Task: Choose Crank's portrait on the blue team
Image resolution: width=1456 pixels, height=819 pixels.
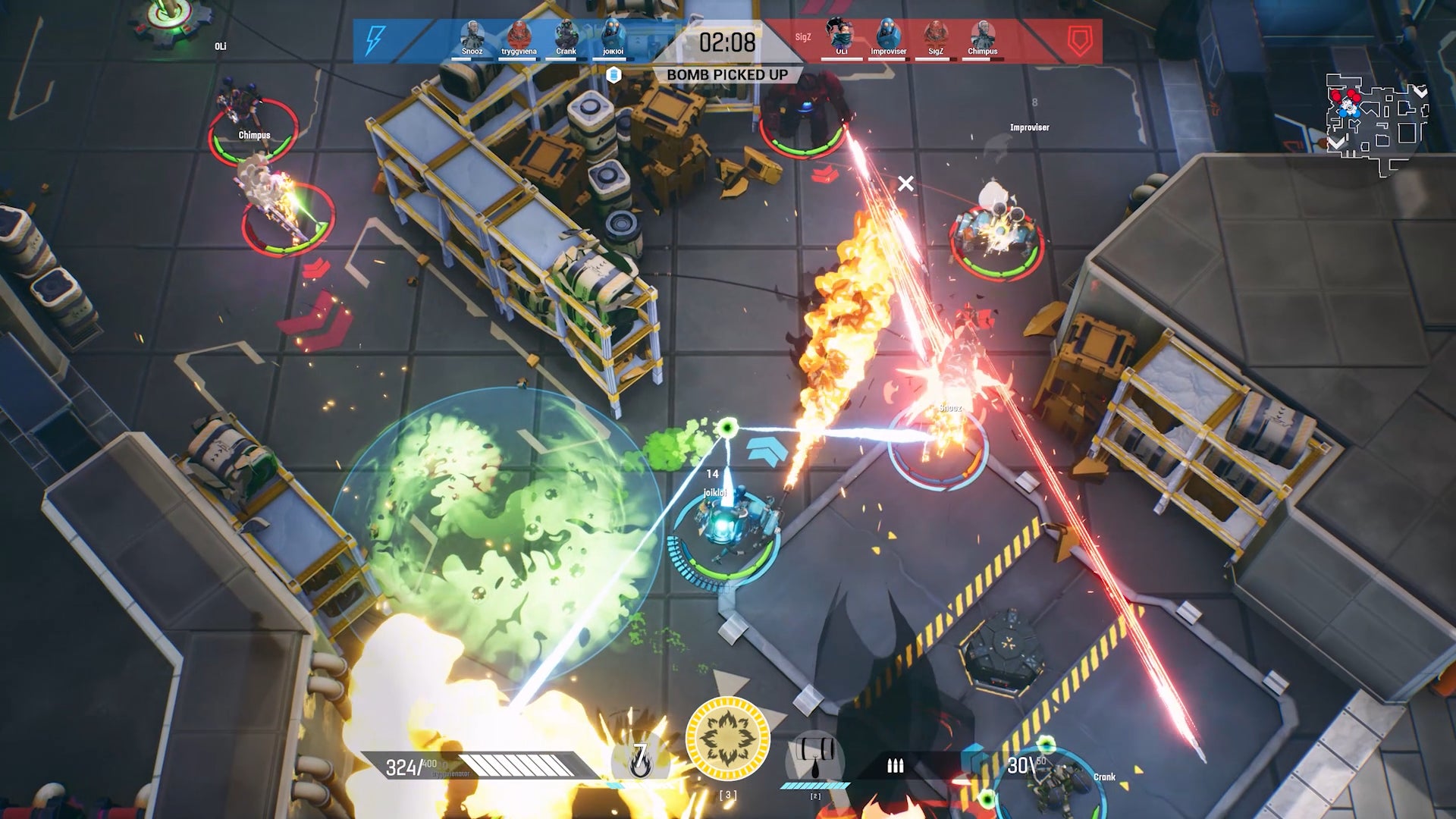Action: 566,35
